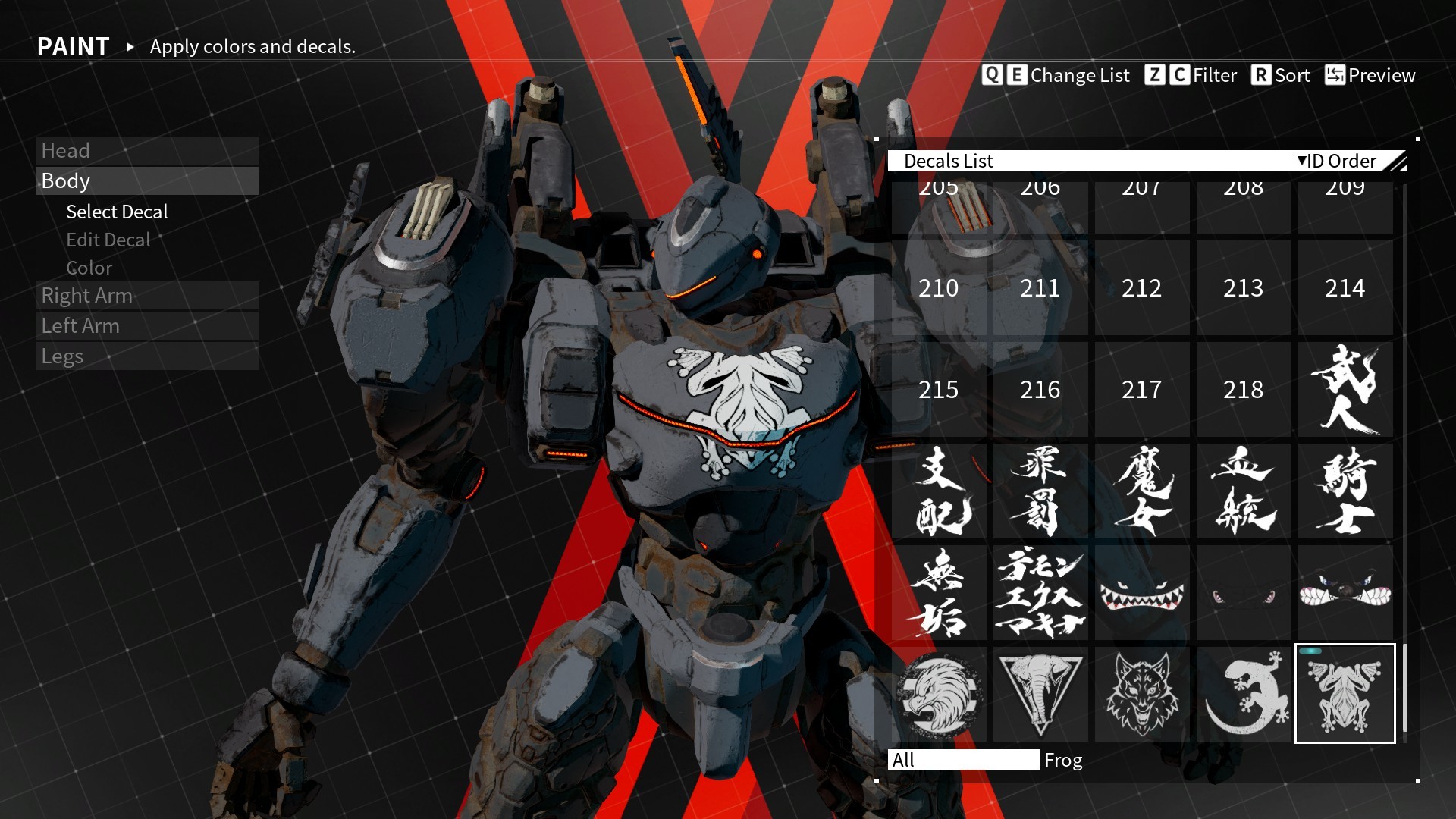Image resolution: width=1456 pixels, height=819 pixels.
Task: Open the All category filter
Action: coord(963,759)
